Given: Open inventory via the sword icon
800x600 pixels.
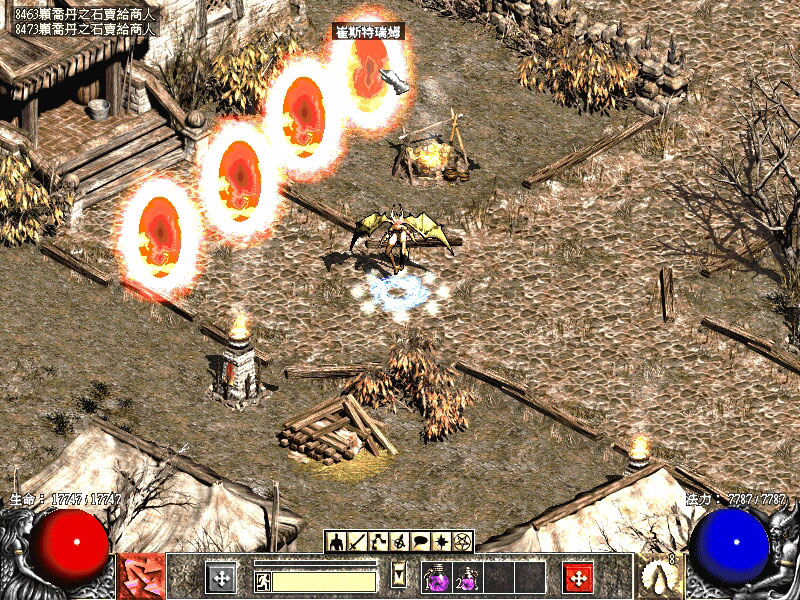Looking at the screenshot, I should [358, 541].
